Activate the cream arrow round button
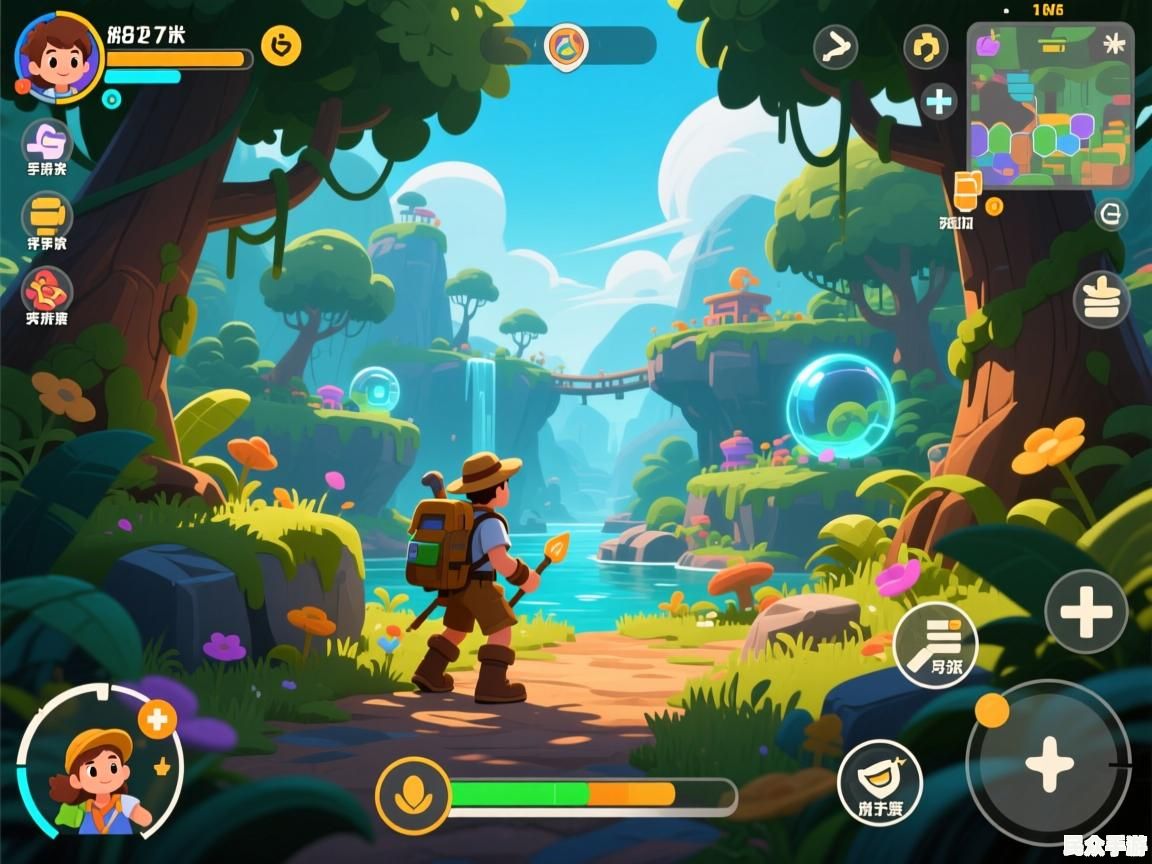The image size is (1152, 864). (x=835, y=46)
